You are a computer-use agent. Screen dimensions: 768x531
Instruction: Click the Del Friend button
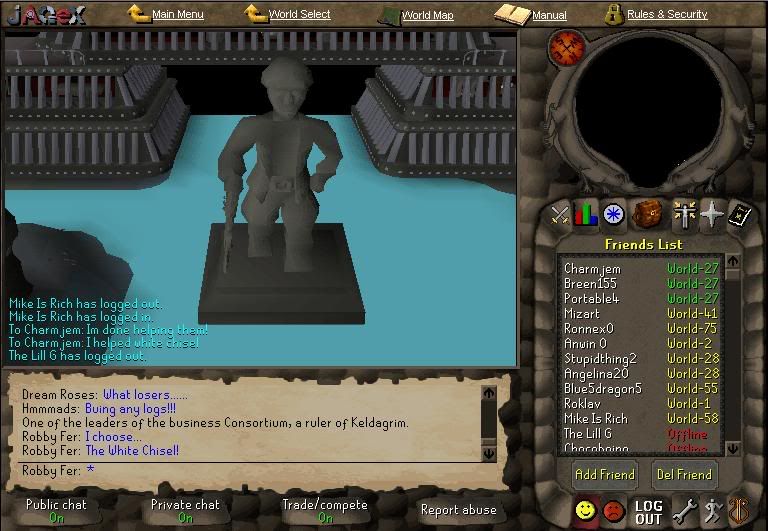coord(684,474)
